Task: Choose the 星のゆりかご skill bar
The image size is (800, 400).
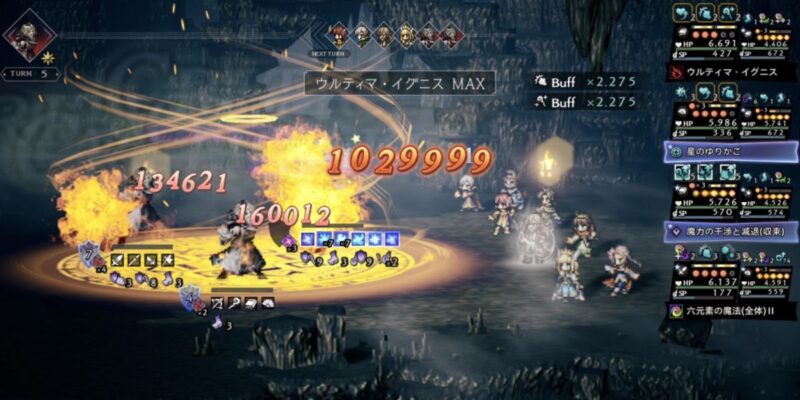Action: tap(731, 151)
